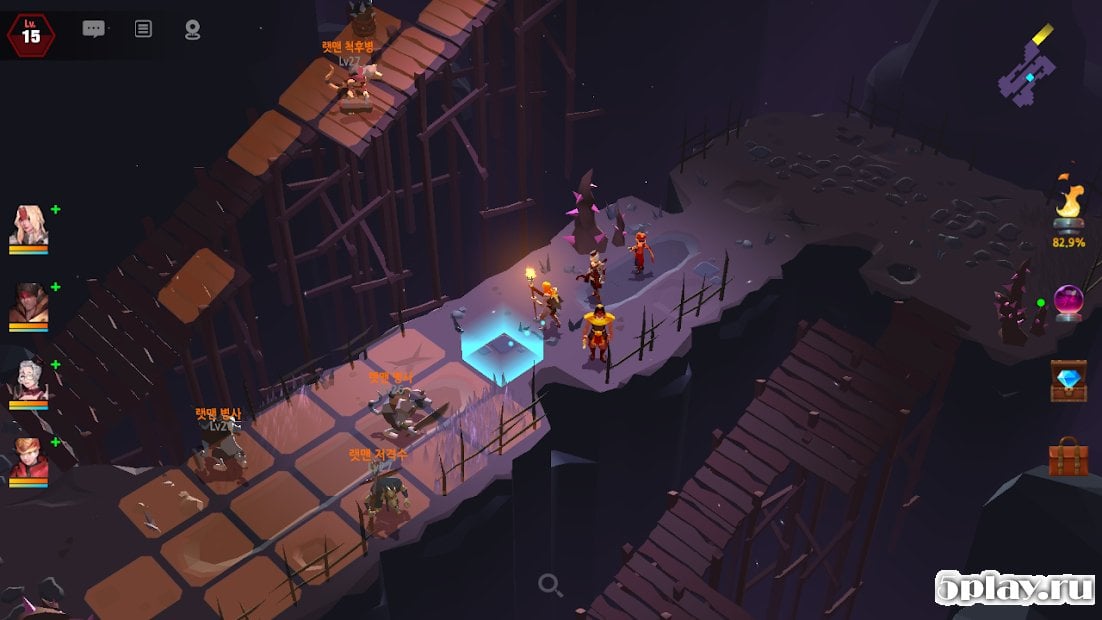Tap the campfire brazier icon

(1068, 207)
